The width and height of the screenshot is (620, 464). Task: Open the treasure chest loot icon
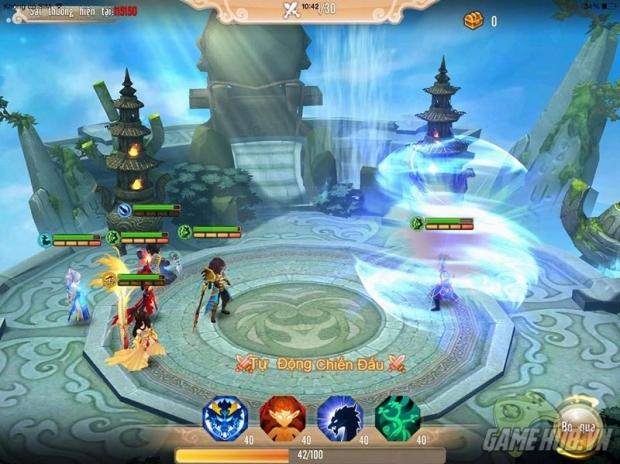[473, 20]
